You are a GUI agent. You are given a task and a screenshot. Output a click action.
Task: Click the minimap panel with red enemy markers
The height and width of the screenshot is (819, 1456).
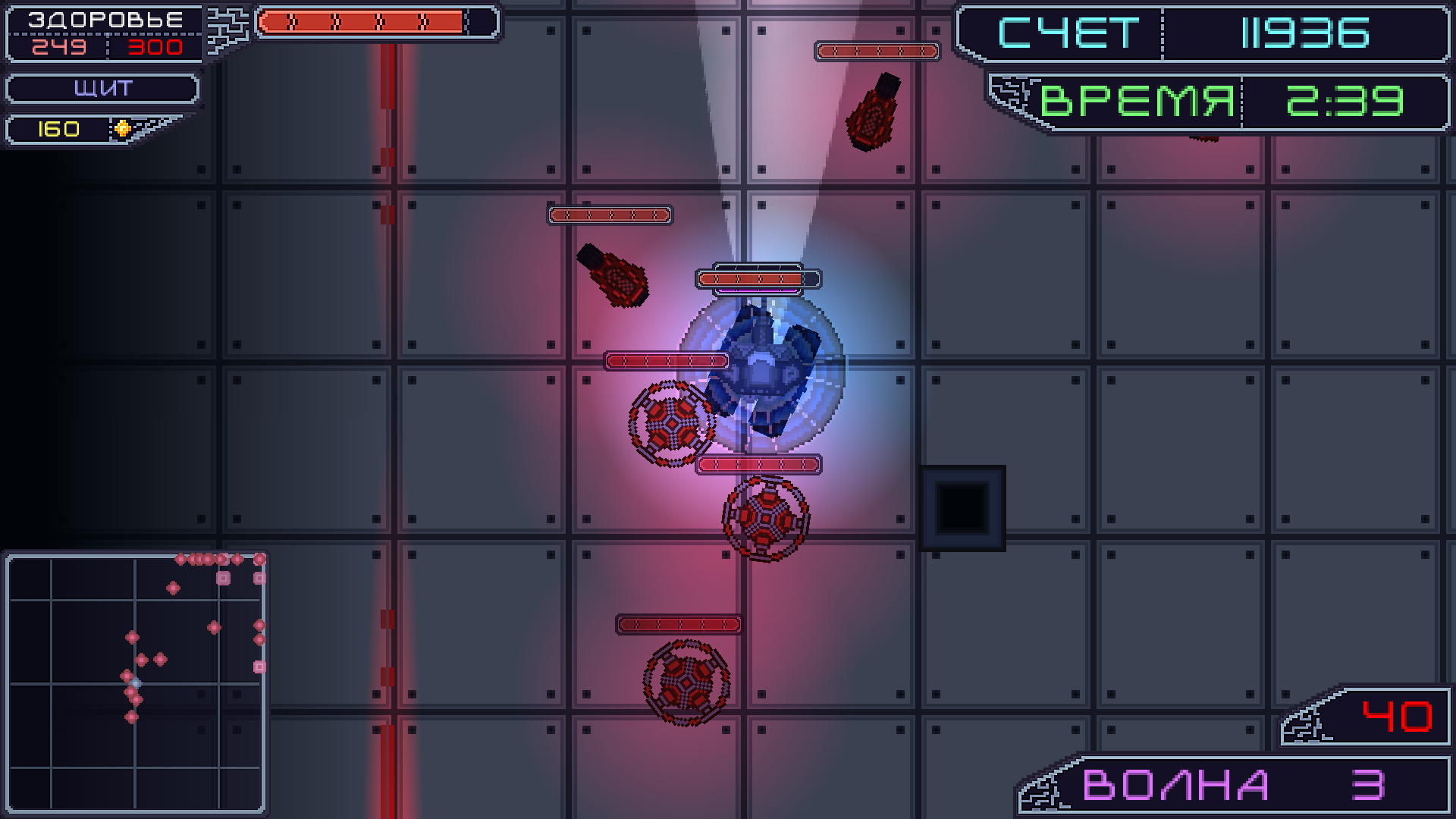136,682
